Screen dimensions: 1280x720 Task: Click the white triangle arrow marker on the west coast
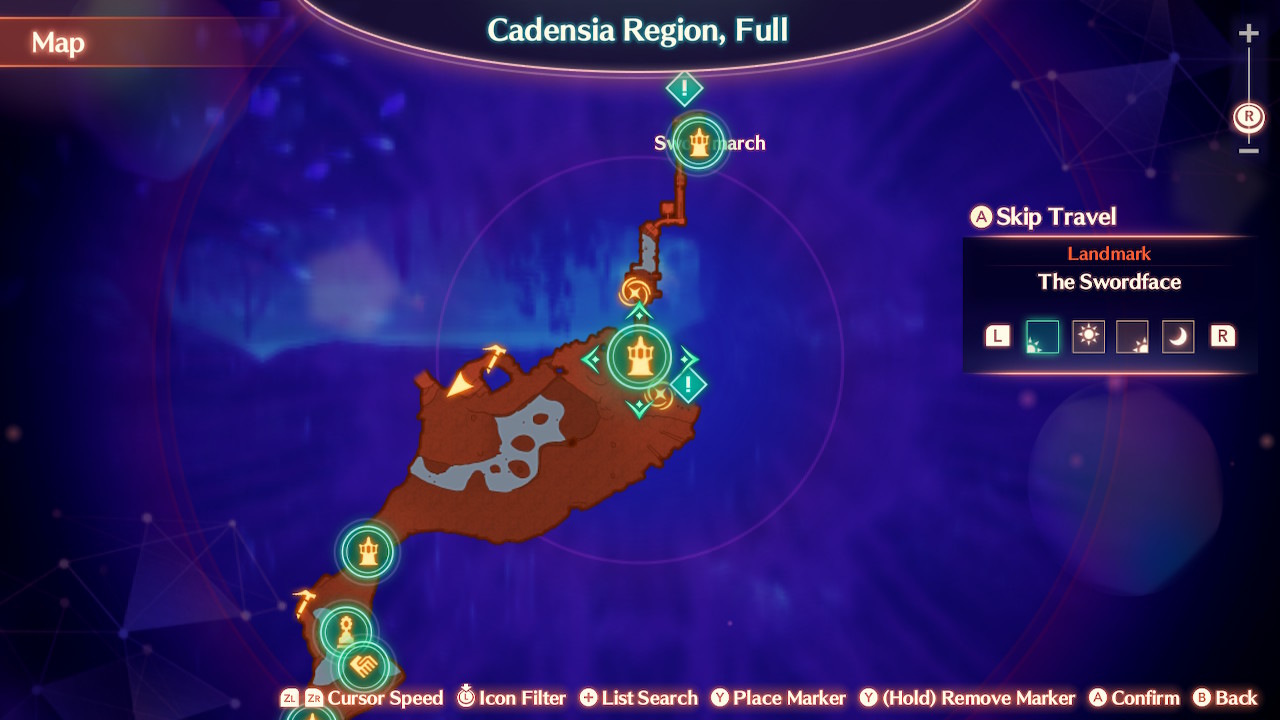tap(458, 384)
